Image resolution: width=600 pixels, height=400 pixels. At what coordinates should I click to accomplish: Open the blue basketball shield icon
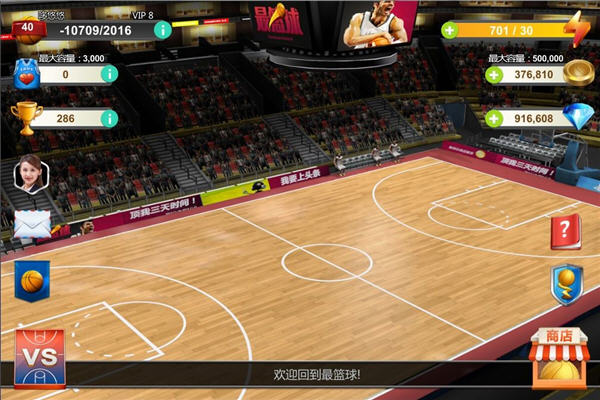pos(32,279)
